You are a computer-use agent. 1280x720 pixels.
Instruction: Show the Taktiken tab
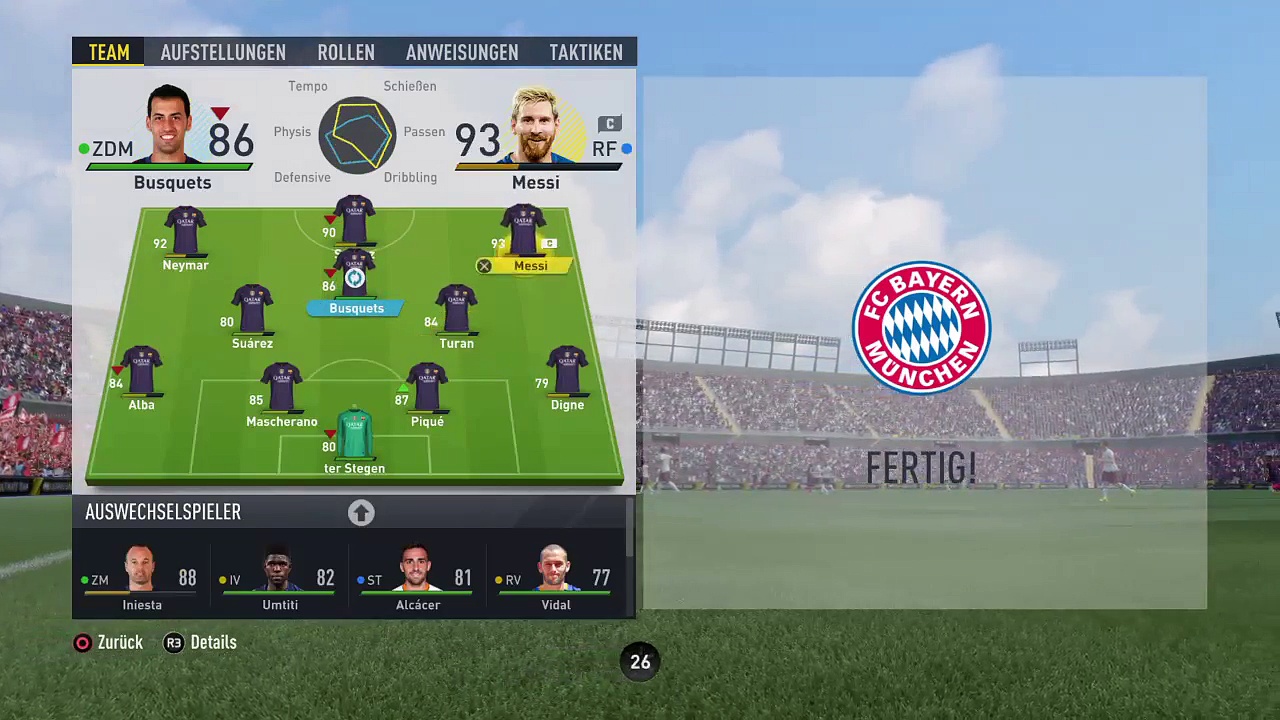586,52
